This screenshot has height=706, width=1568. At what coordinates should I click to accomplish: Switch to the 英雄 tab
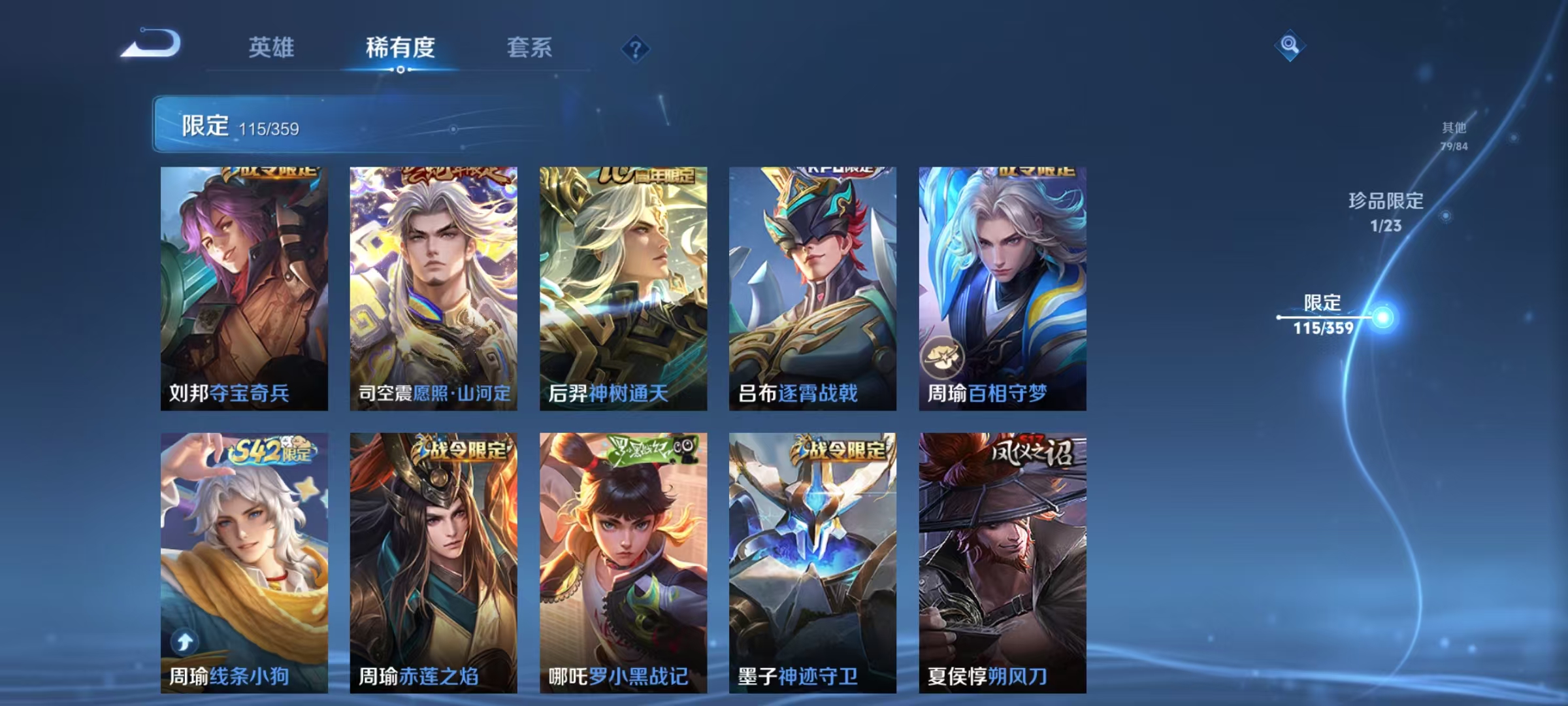click(272, 46)
